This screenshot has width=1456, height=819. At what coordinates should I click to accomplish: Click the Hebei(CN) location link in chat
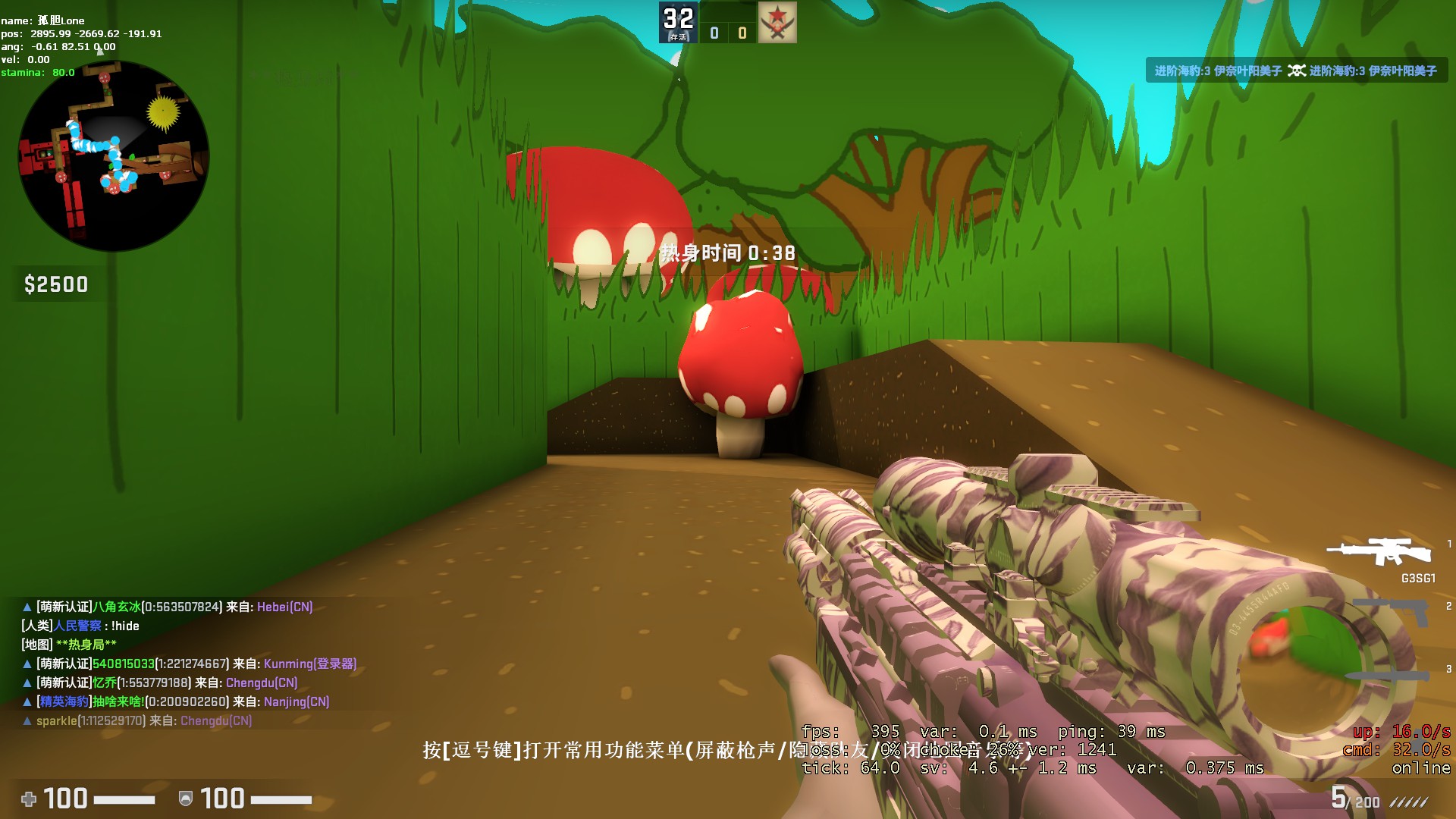pyautogui.click(x=286, y=607)
